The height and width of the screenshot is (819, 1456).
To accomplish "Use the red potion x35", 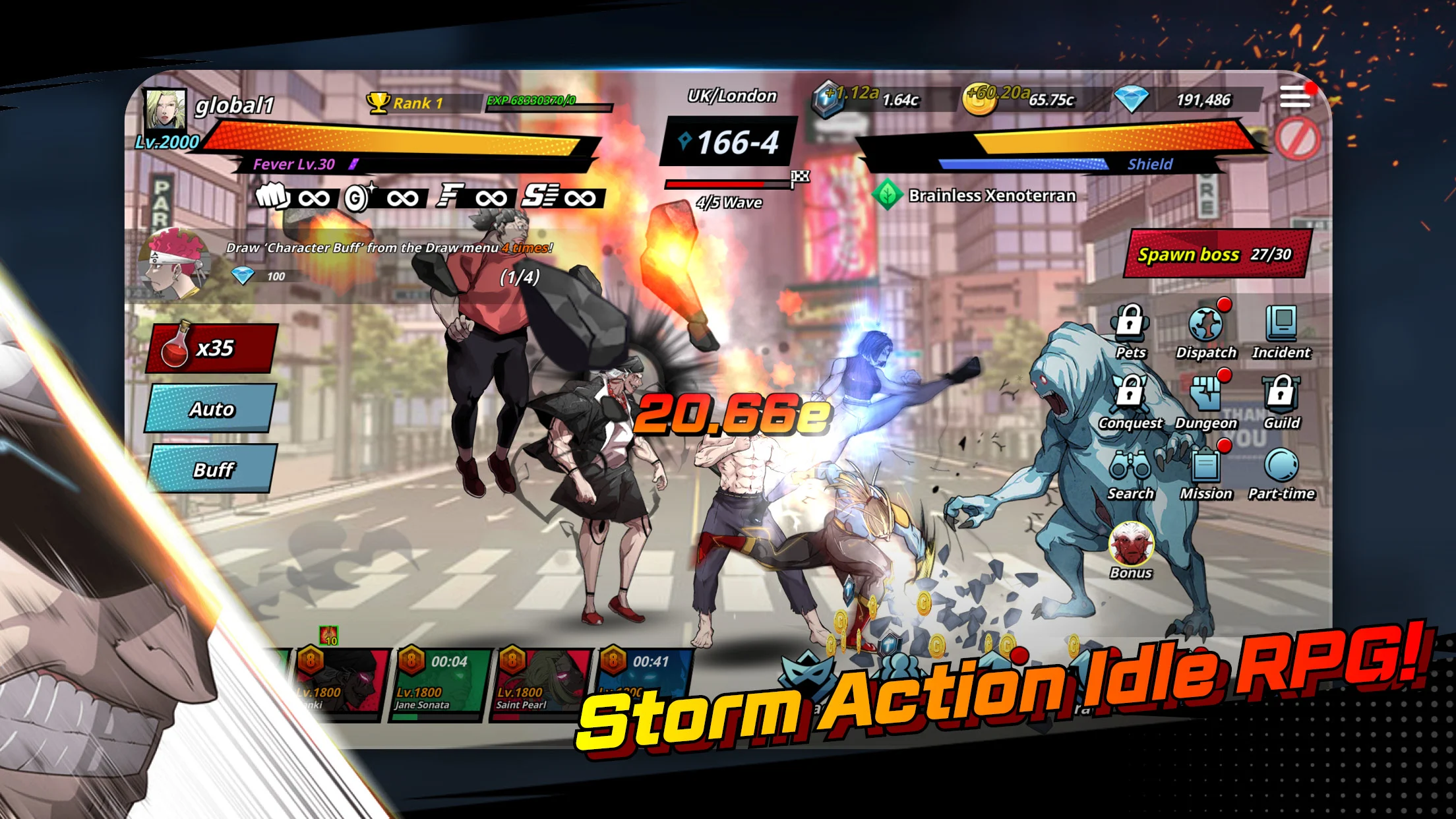I will coord(211,348).
